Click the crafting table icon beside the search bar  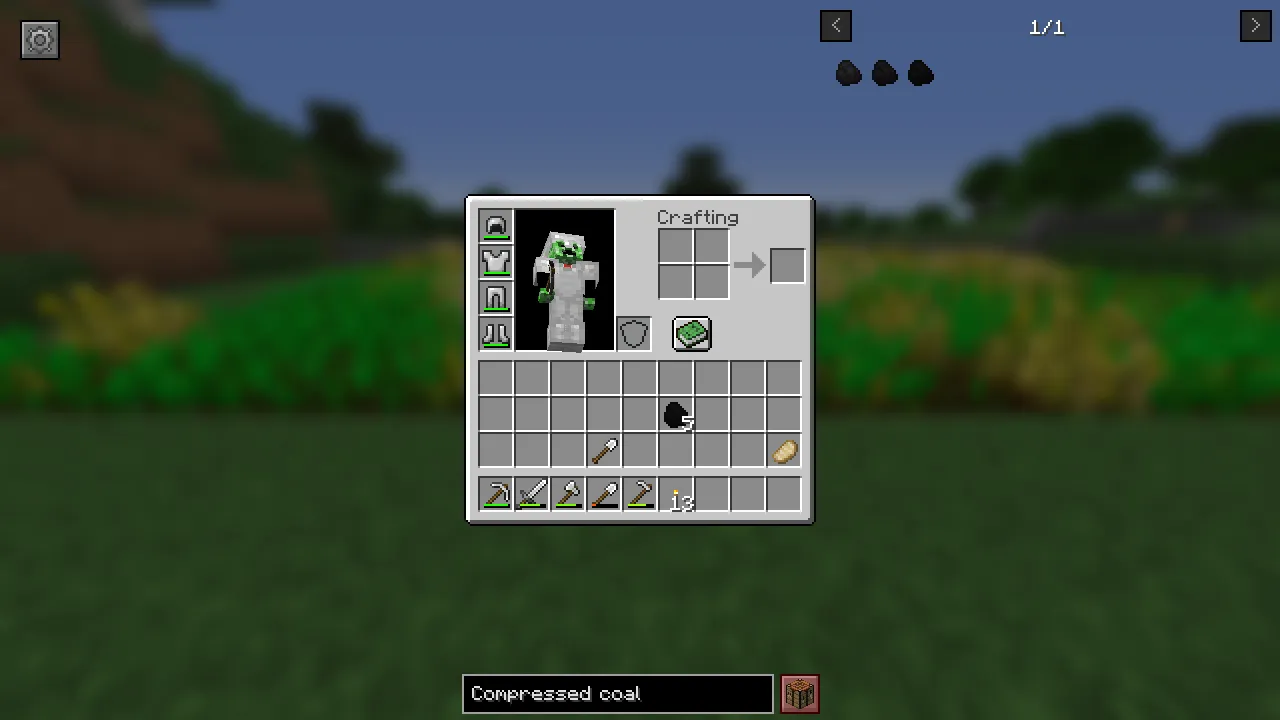(x=799, y=693)
